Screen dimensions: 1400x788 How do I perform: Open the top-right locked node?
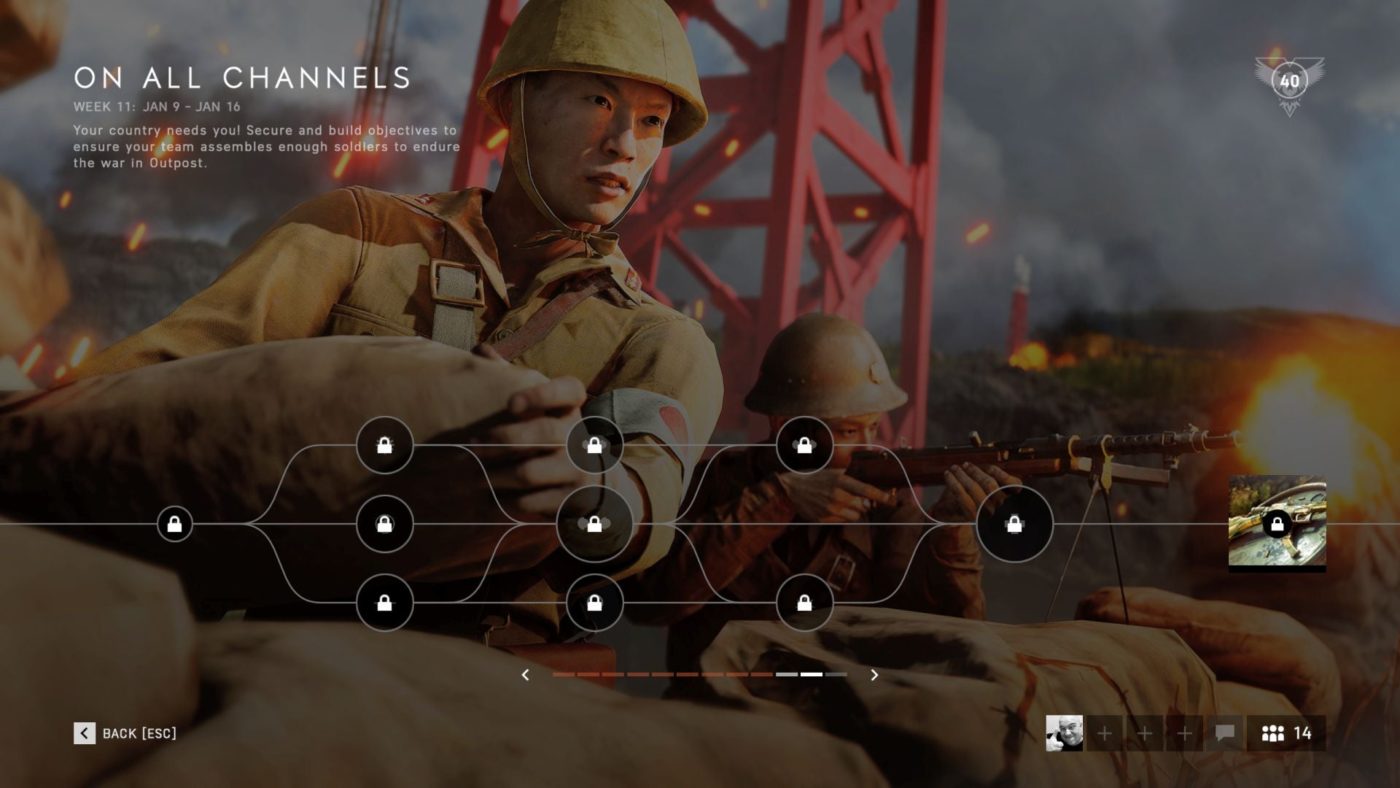[806, 446]
